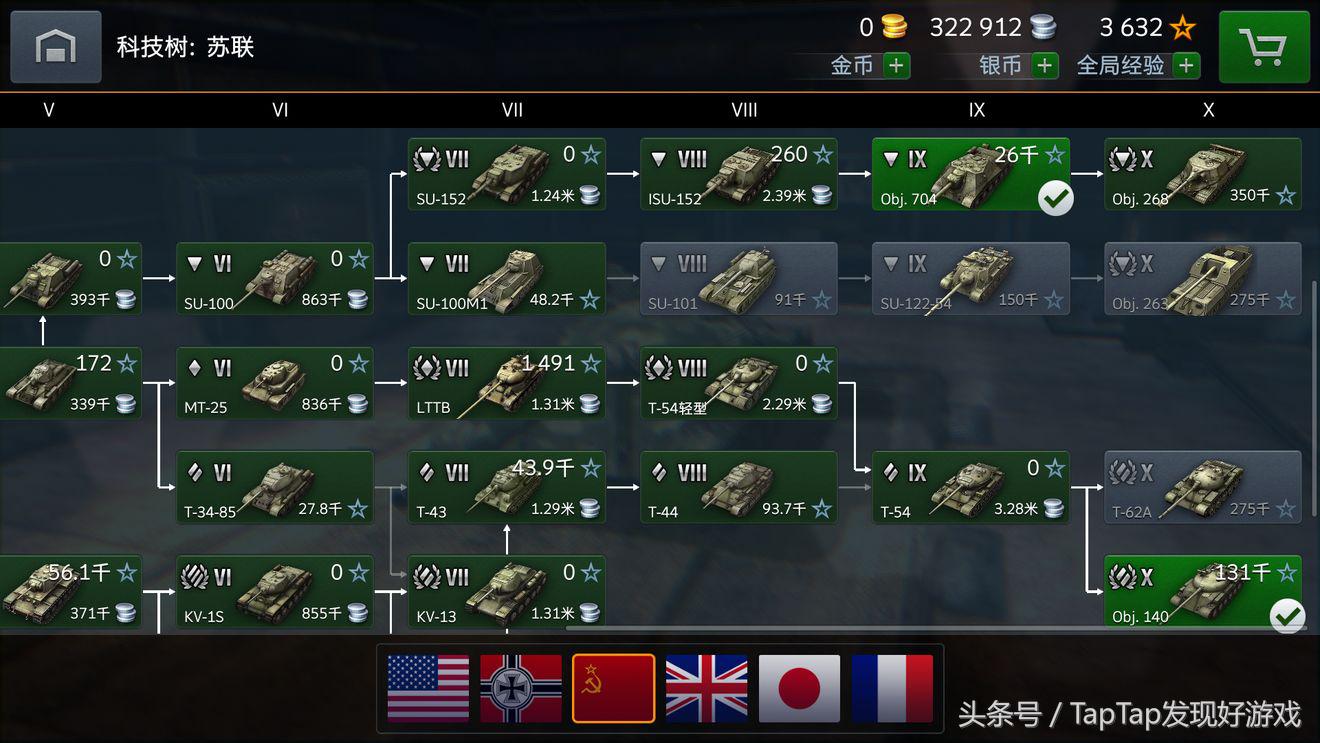Choose the T-44 medium tank
The image size is (1320, 743).
tap(739, 488)
